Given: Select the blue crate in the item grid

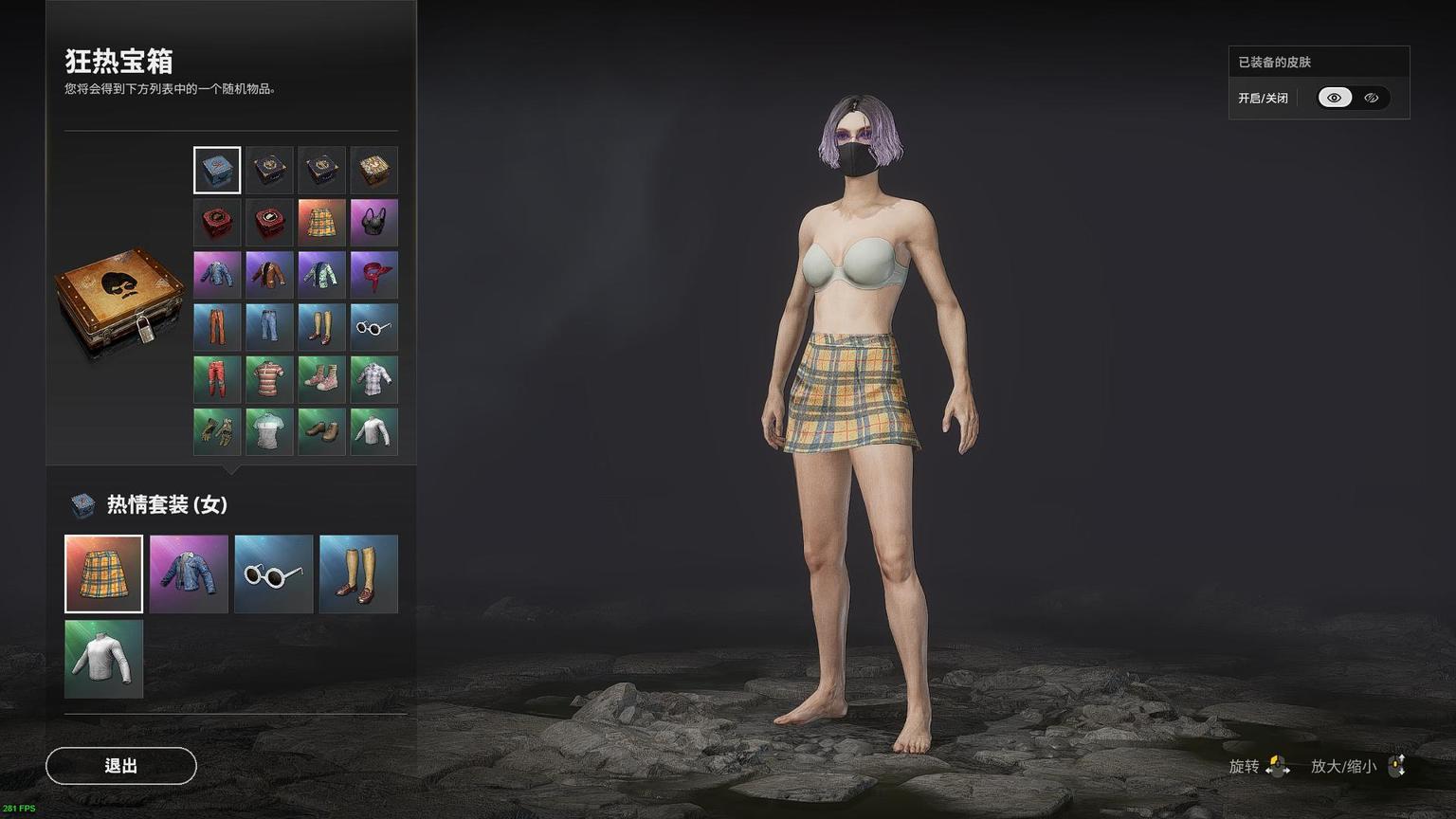Looking at the screenshot, I should [217, 171].
